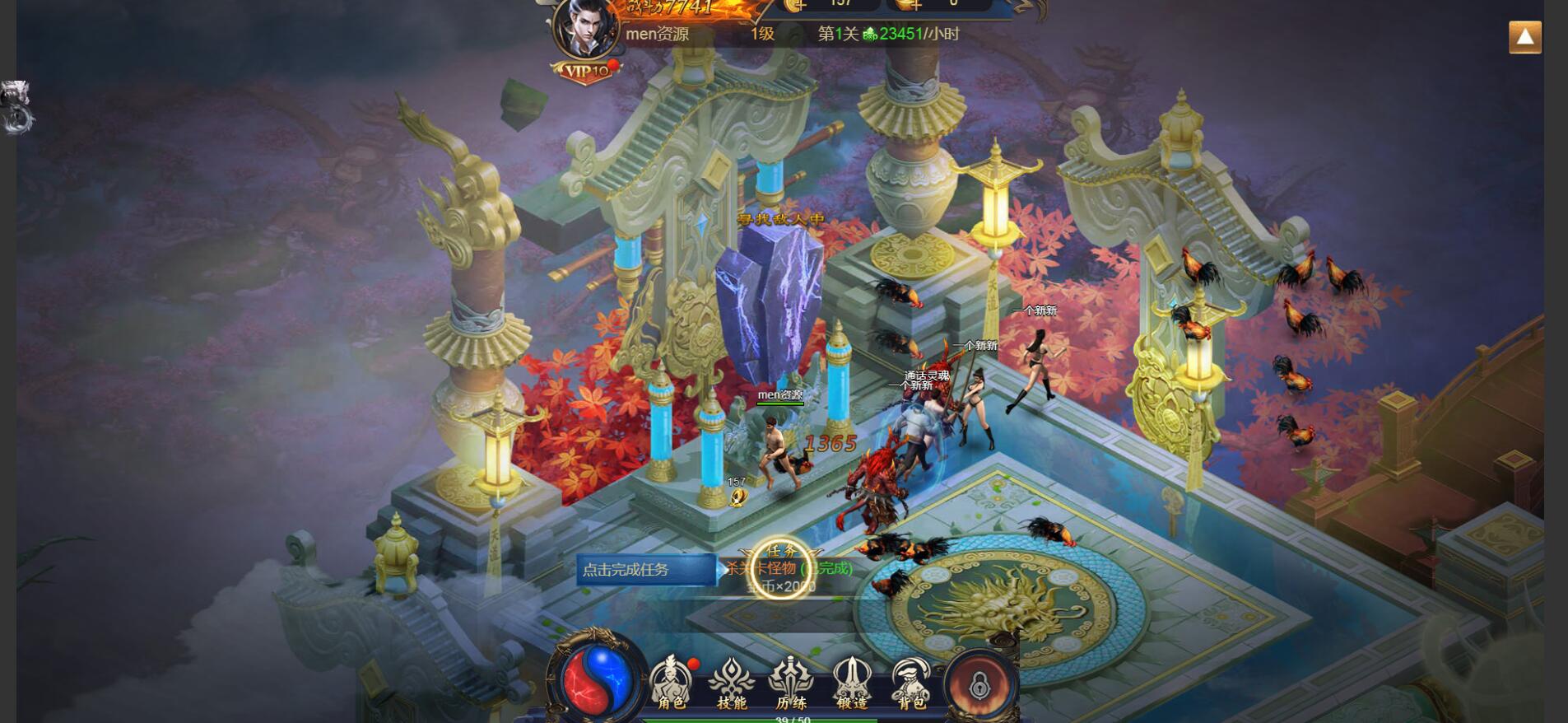Open the 角色 character menu

tap(672, 683)
